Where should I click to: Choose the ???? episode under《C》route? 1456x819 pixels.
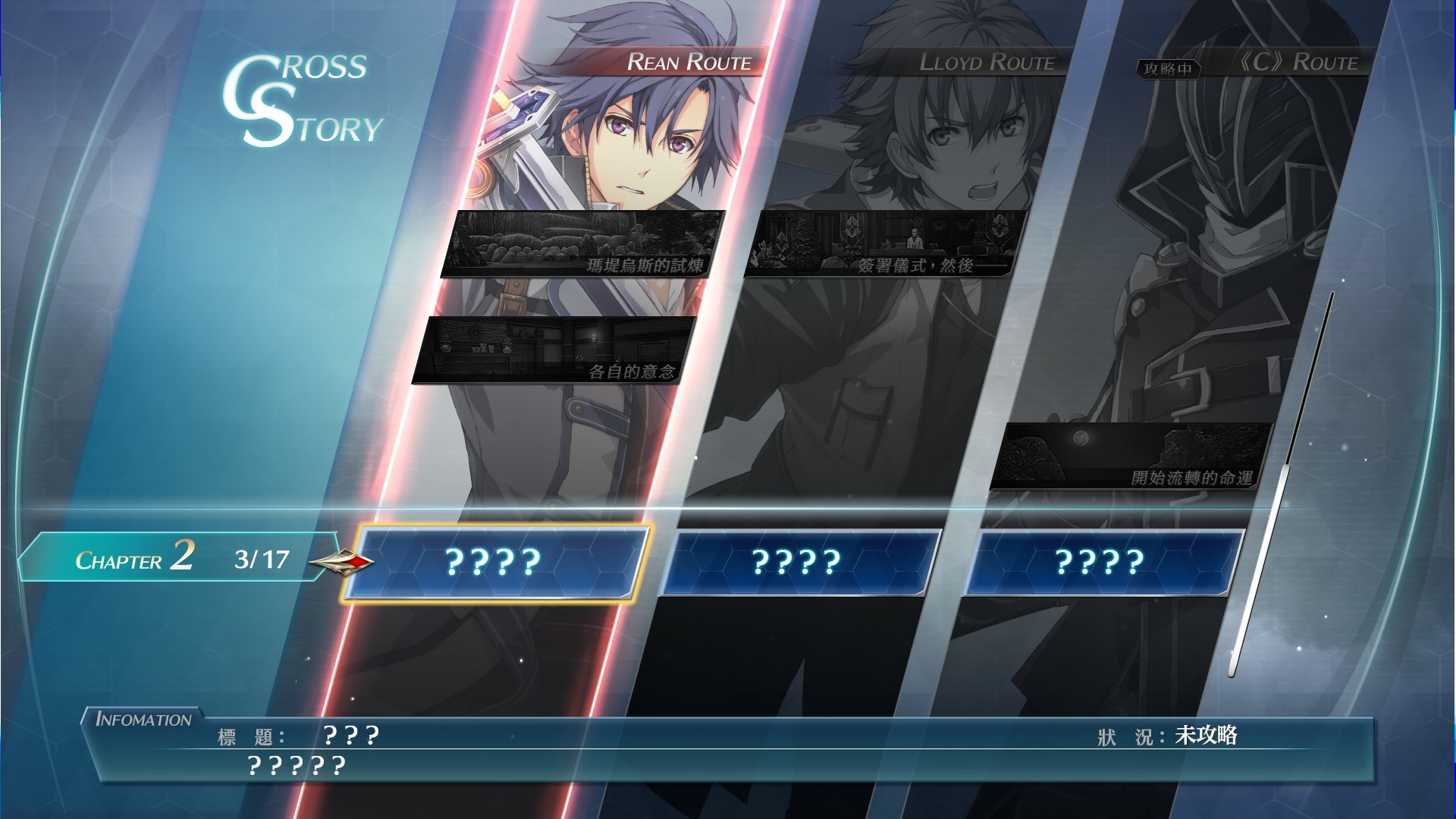(1100, 562)
